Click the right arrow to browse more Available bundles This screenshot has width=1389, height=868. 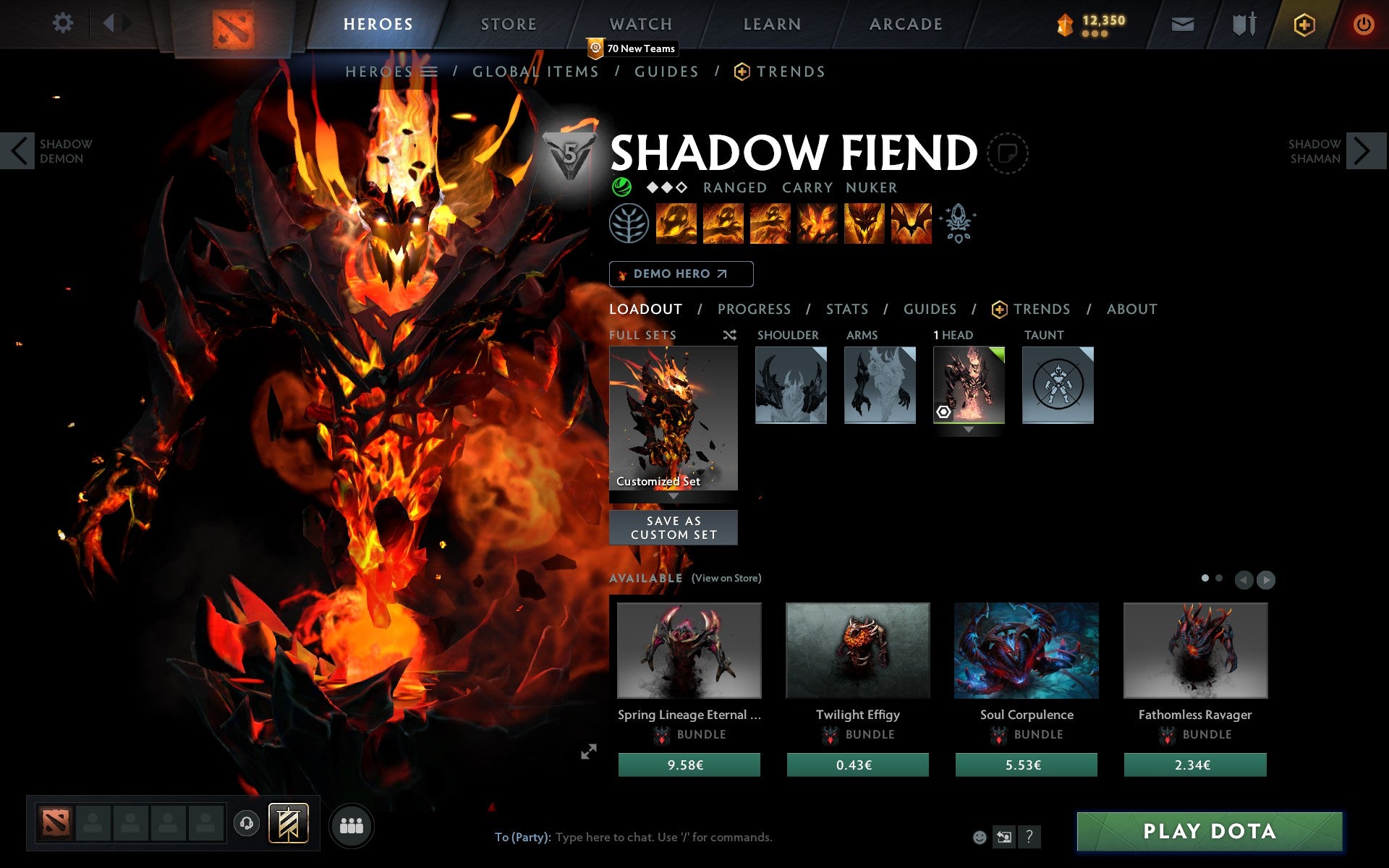(1266, 579)
